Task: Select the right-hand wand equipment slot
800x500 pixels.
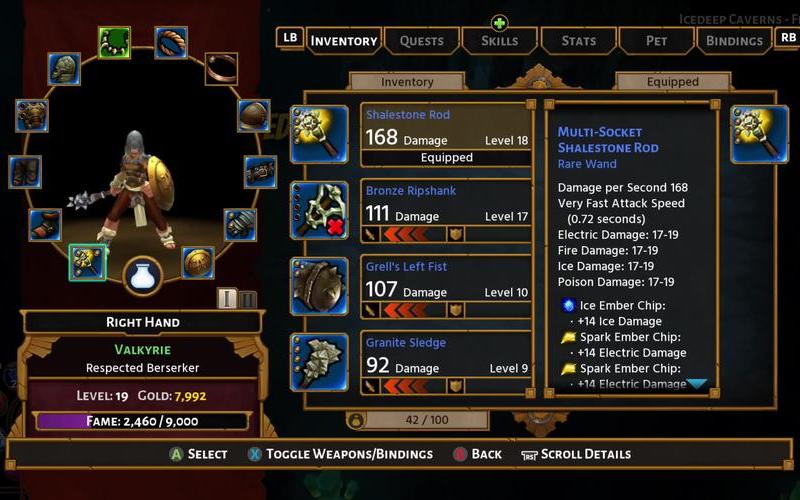Action: (88, 263)
